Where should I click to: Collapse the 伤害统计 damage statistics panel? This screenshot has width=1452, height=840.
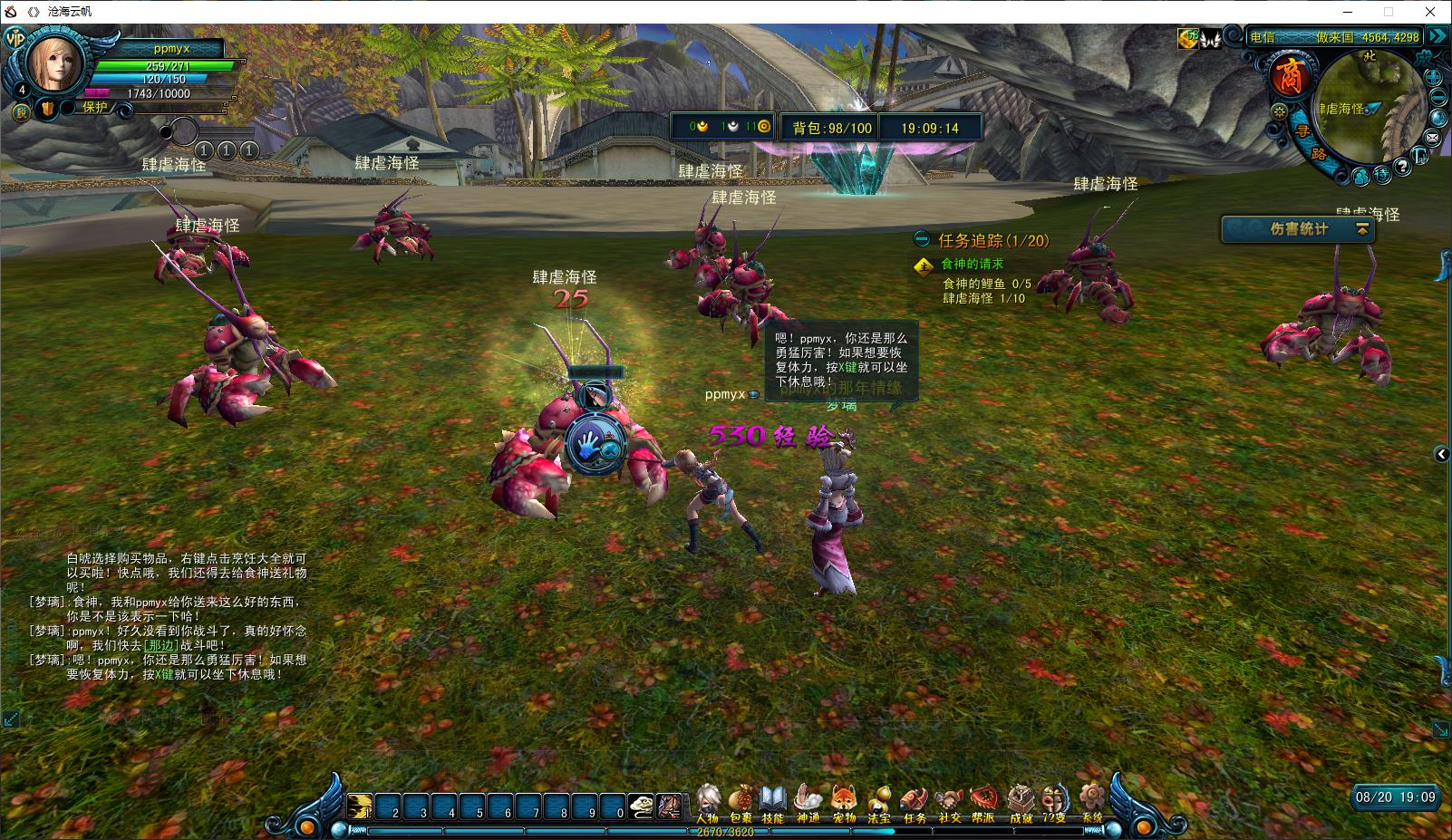pyautogui.click(x=1361, y=230)
